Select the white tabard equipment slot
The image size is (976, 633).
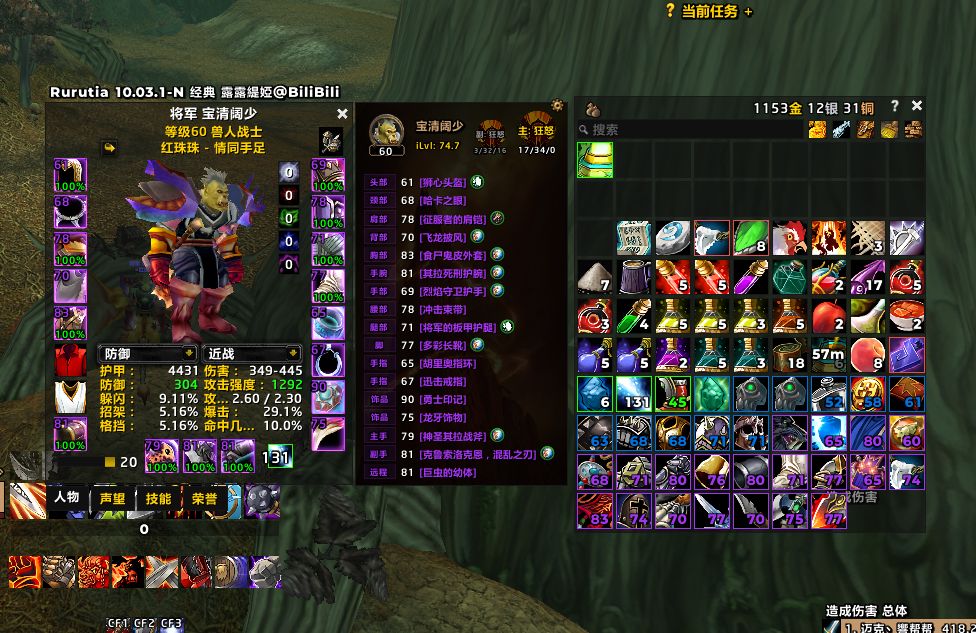[x=70, y=397]
